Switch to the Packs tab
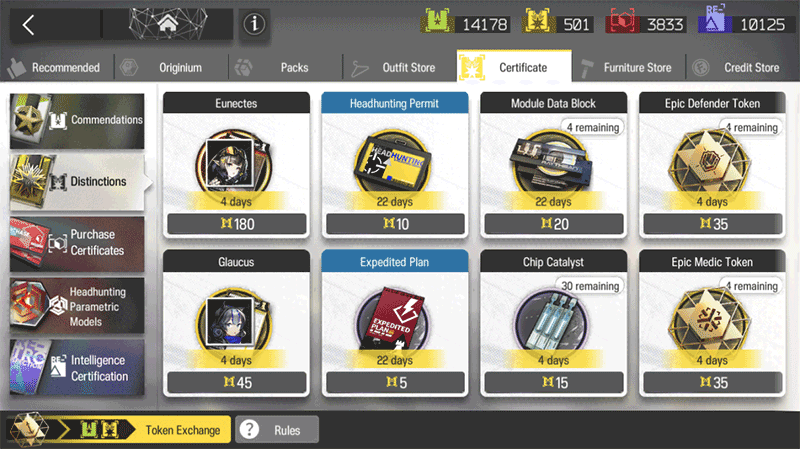Screen dimensions: 800x449 284,68
